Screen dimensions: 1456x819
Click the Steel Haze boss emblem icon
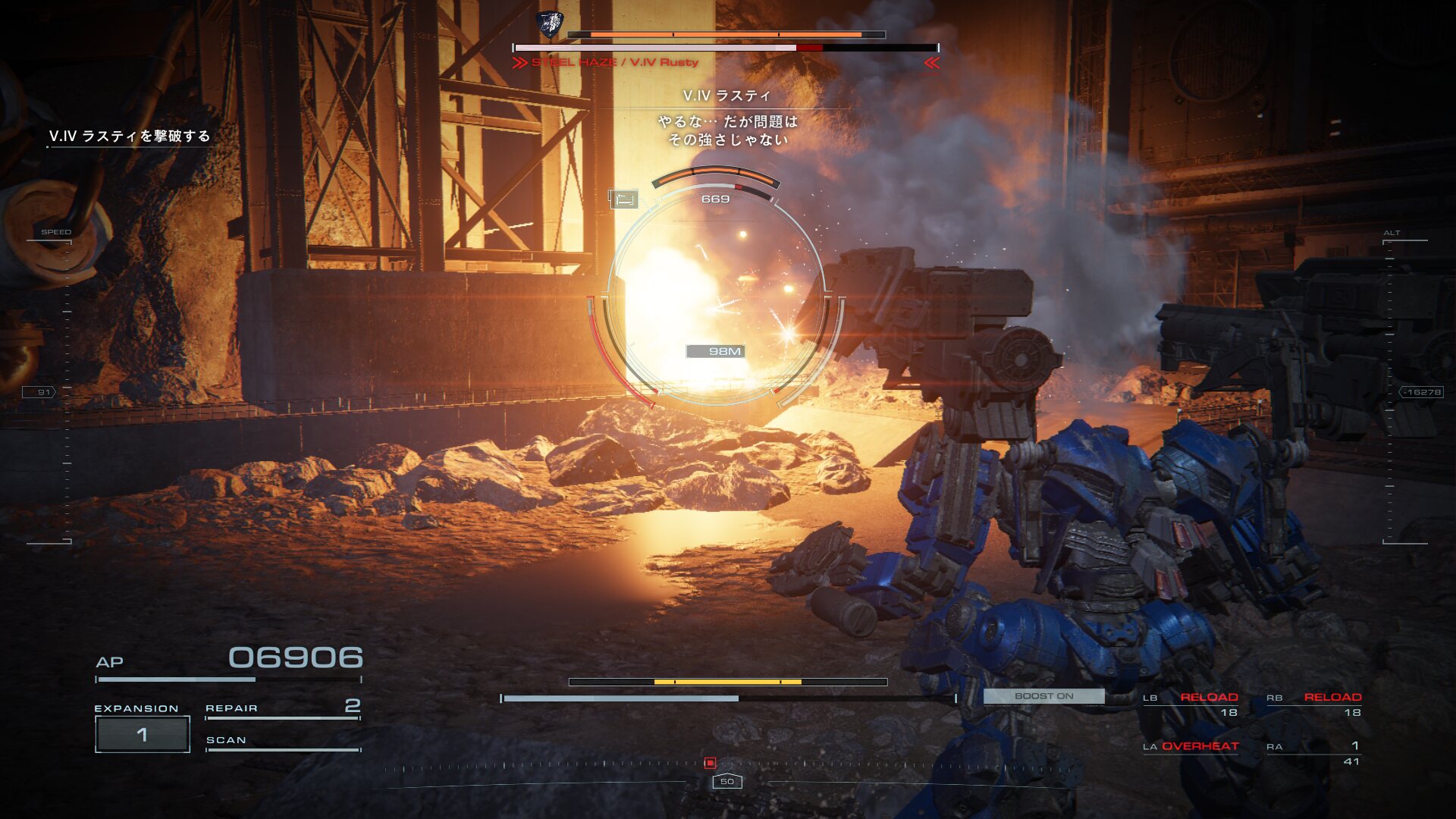[x=548, y=25]
